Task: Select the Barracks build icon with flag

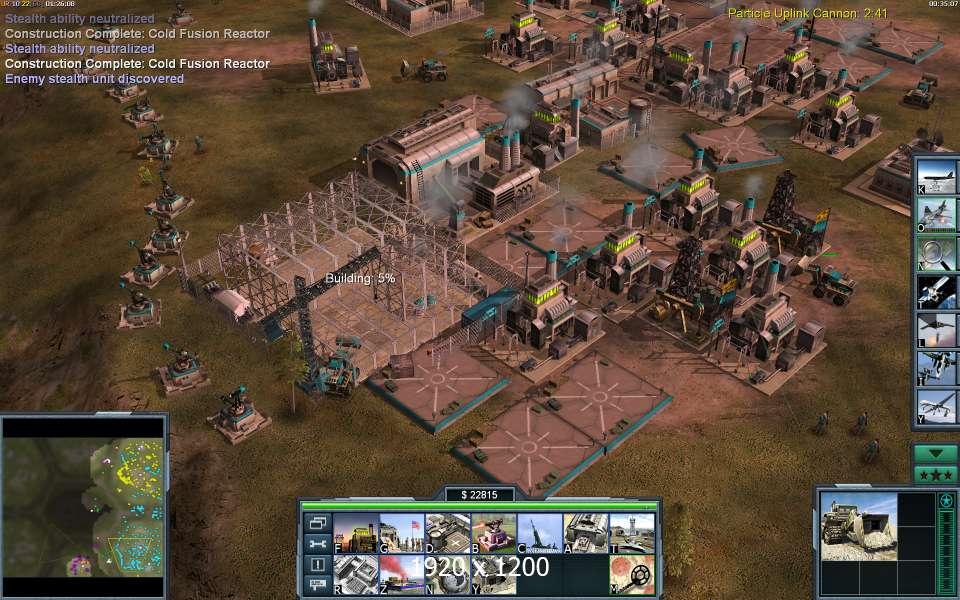Action: point(400,533)
